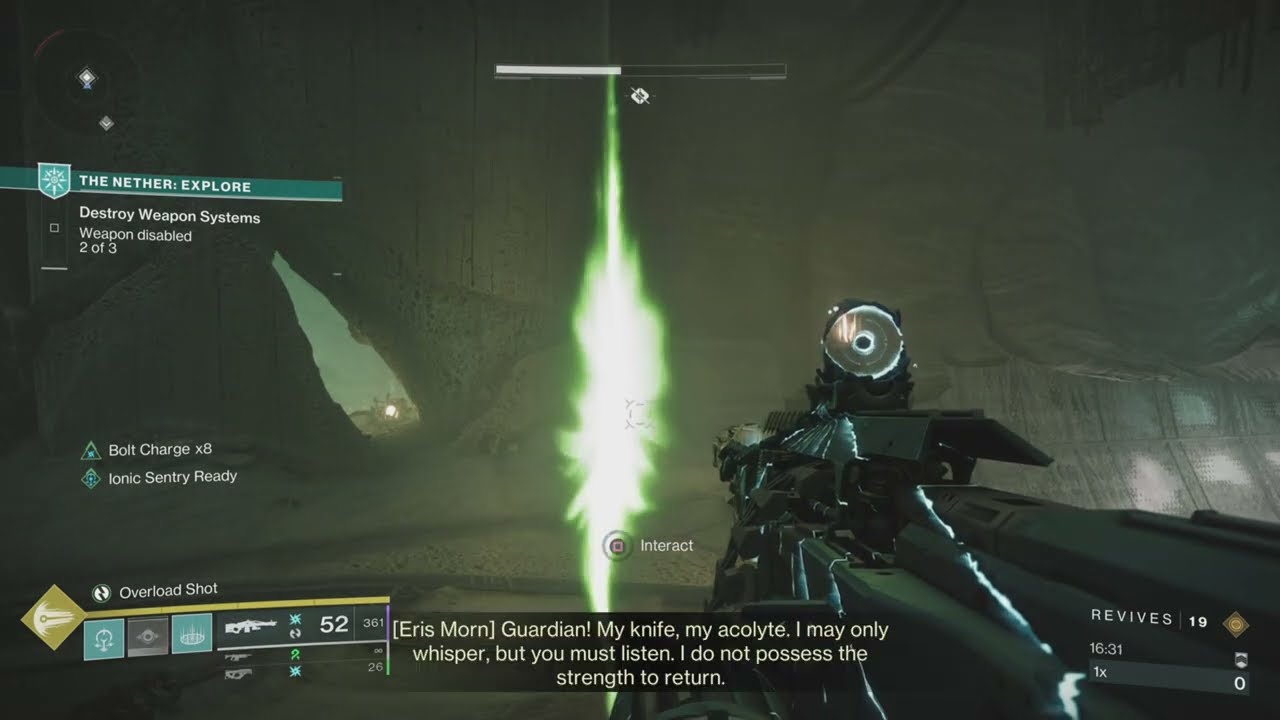Select the Destroy Weapon Systems objective

point(169,217)
